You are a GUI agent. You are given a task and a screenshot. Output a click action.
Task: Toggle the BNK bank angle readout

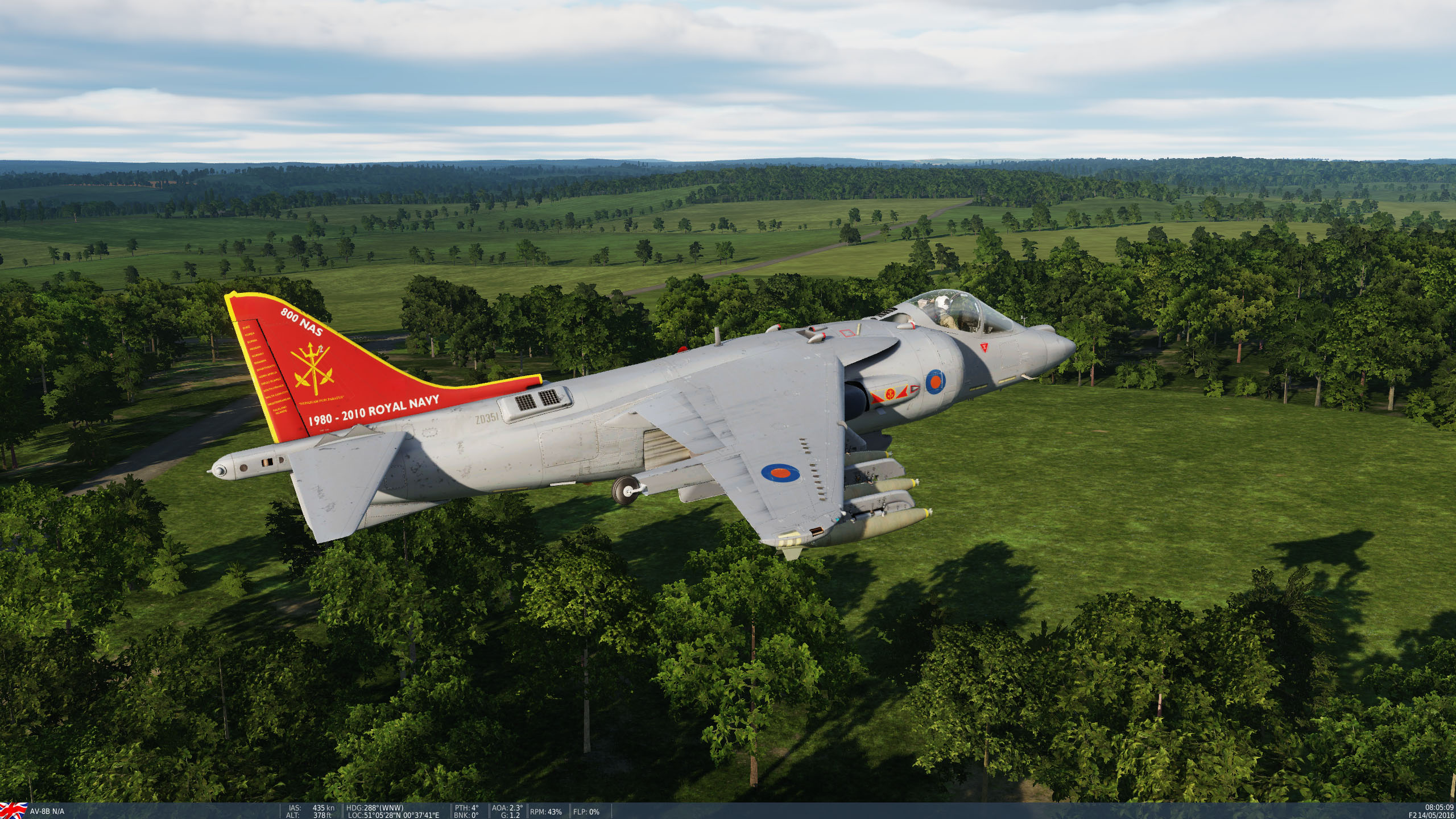pos(468,813)
